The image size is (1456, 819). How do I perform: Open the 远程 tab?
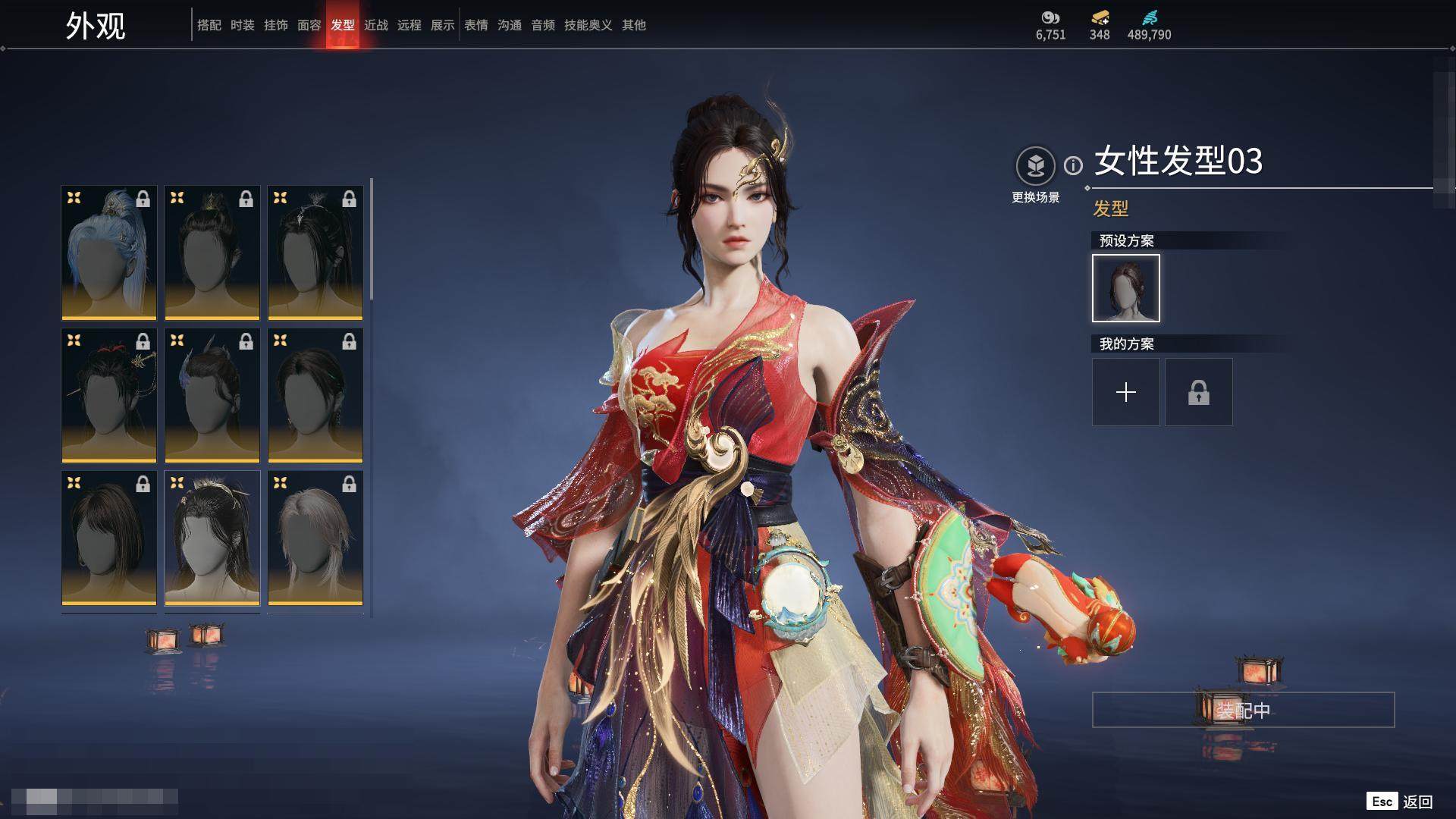409,25
